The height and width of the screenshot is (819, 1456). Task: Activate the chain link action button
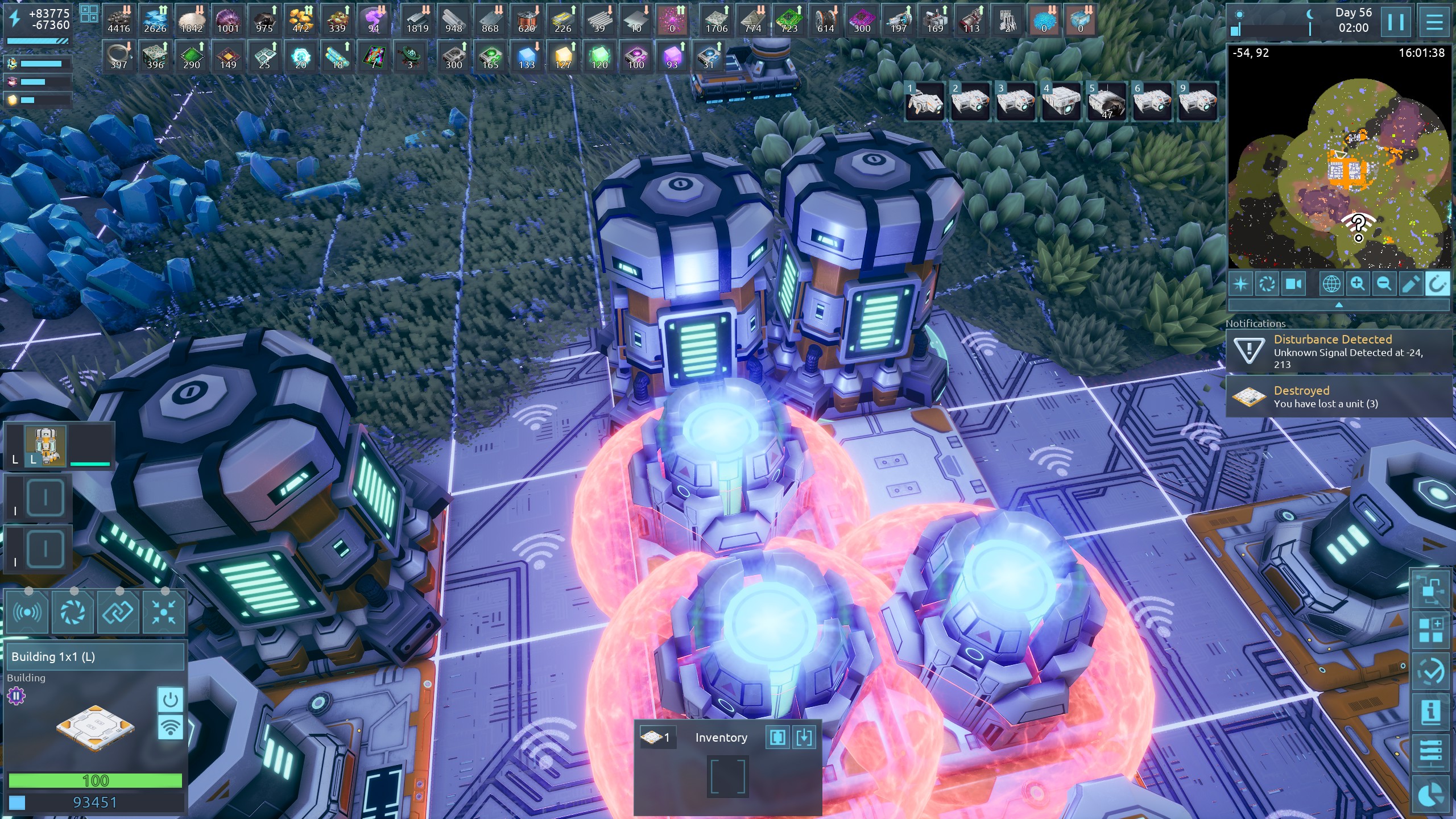tap(118, 612)
